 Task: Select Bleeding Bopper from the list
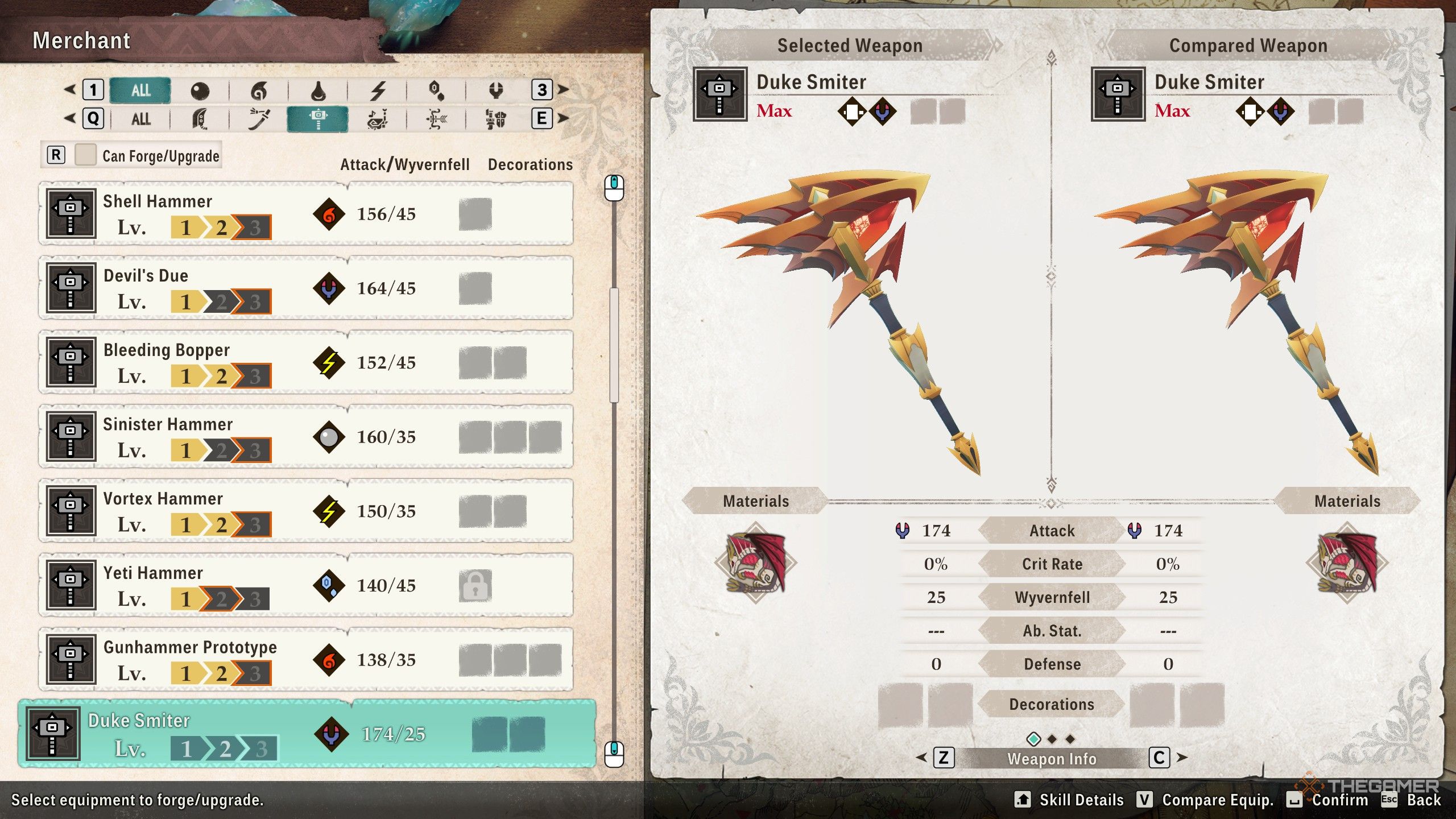click(x=306, y=362)
